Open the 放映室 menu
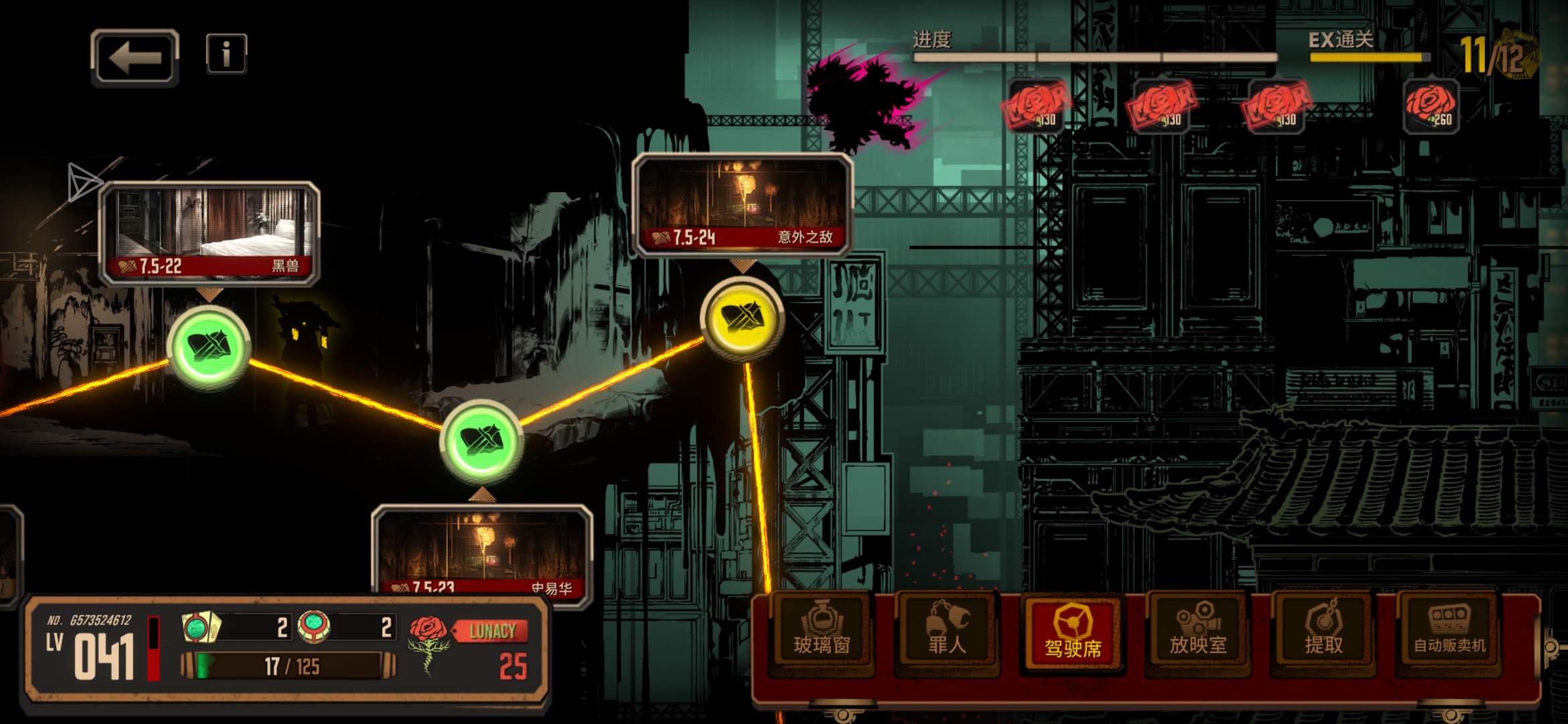Viewport: 1568px width, 724px height. click(1197, 633)
